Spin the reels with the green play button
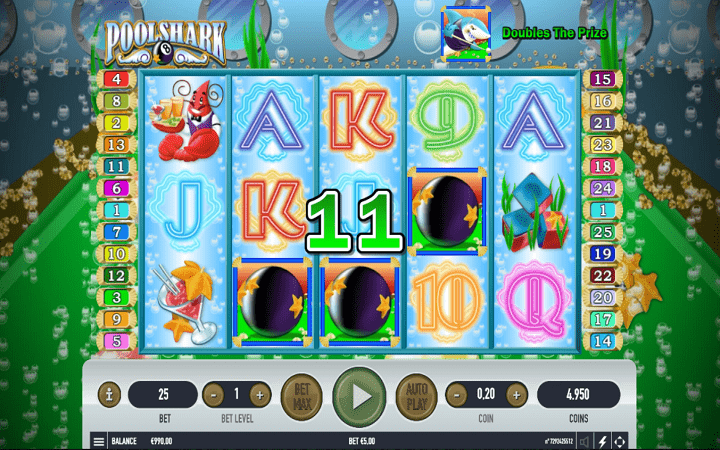 coord(358,394)
